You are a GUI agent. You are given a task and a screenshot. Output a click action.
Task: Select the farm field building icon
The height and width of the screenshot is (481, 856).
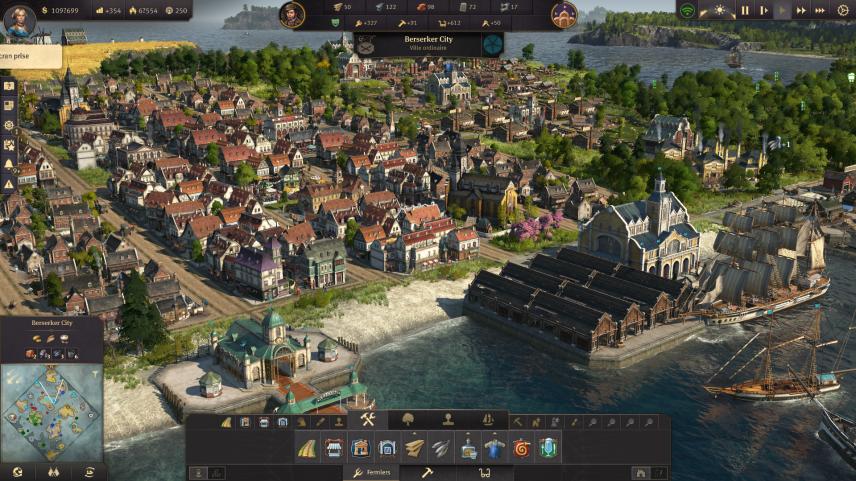[308, 448]
